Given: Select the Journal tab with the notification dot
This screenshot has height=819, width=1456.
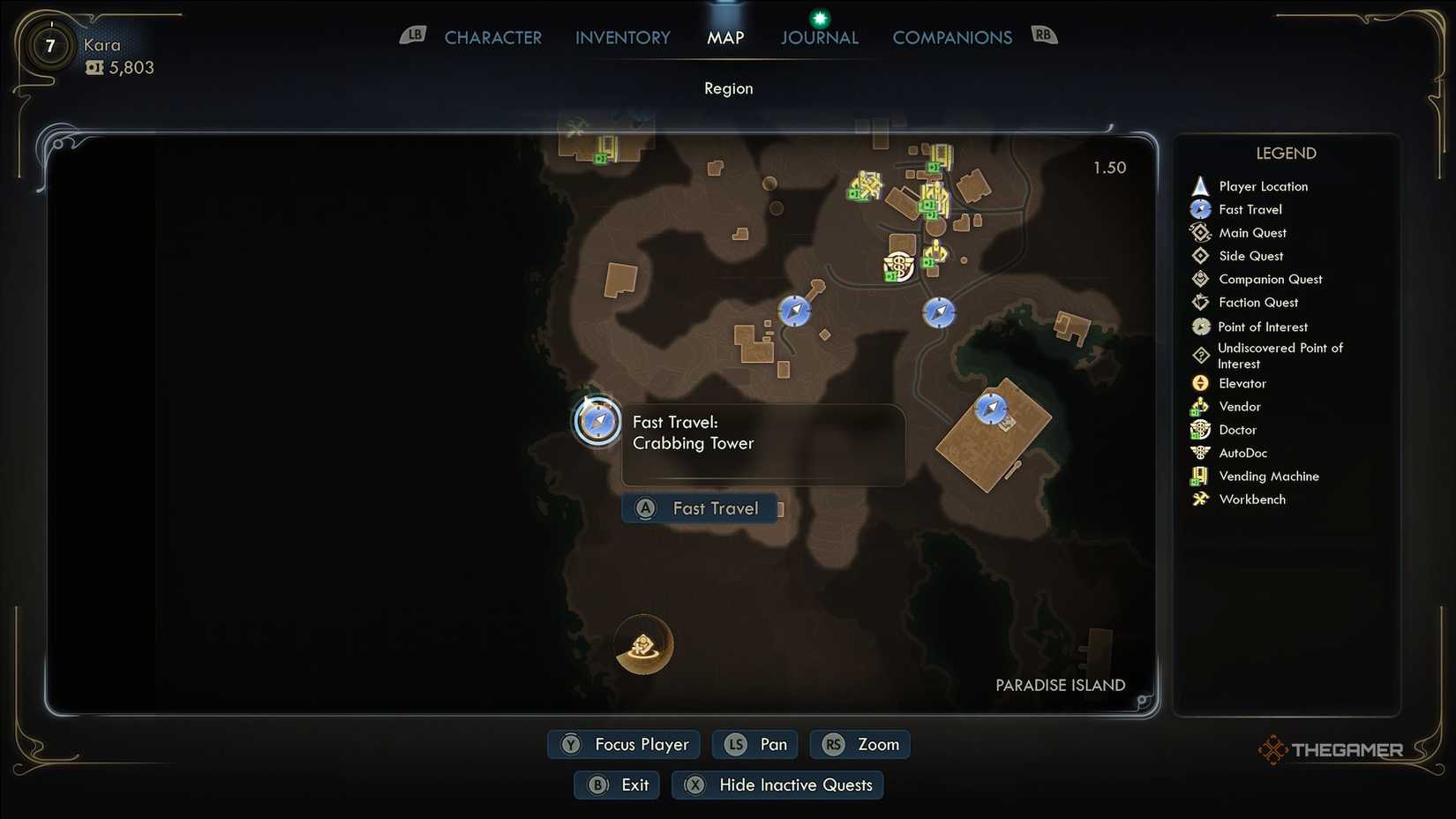Looking at the screenshot, I should click(x=819, y=37).
